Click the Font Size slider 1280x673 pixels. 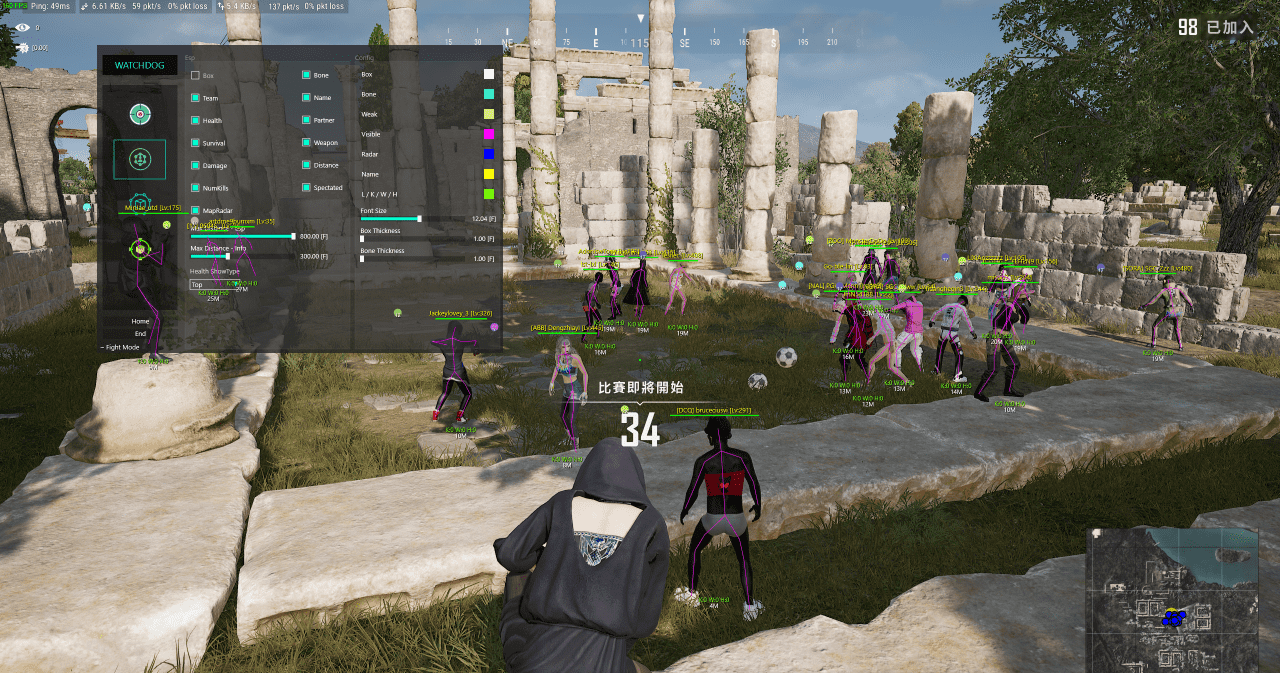pos(419,218)
